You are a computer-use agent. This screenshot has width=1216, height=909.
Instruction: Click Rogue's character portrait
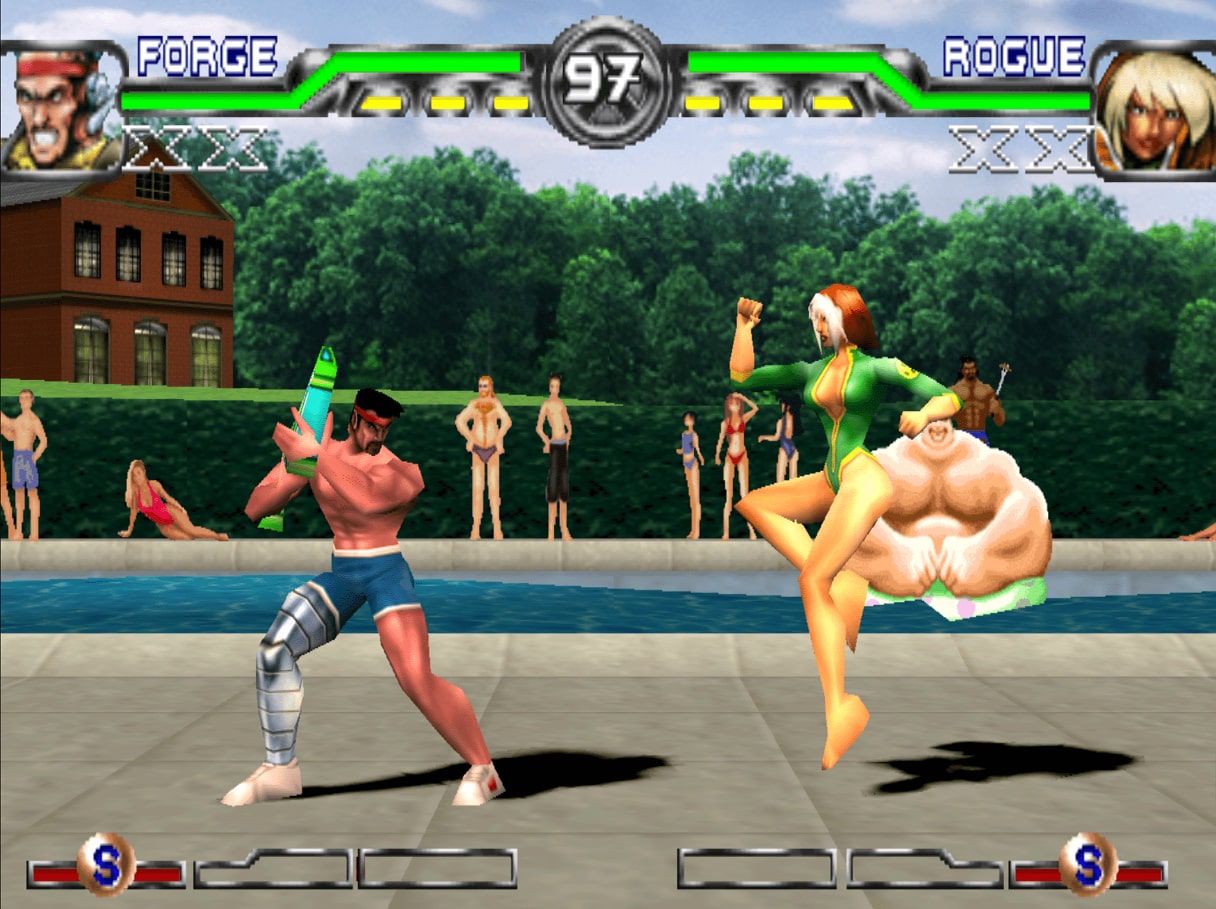1153,110
